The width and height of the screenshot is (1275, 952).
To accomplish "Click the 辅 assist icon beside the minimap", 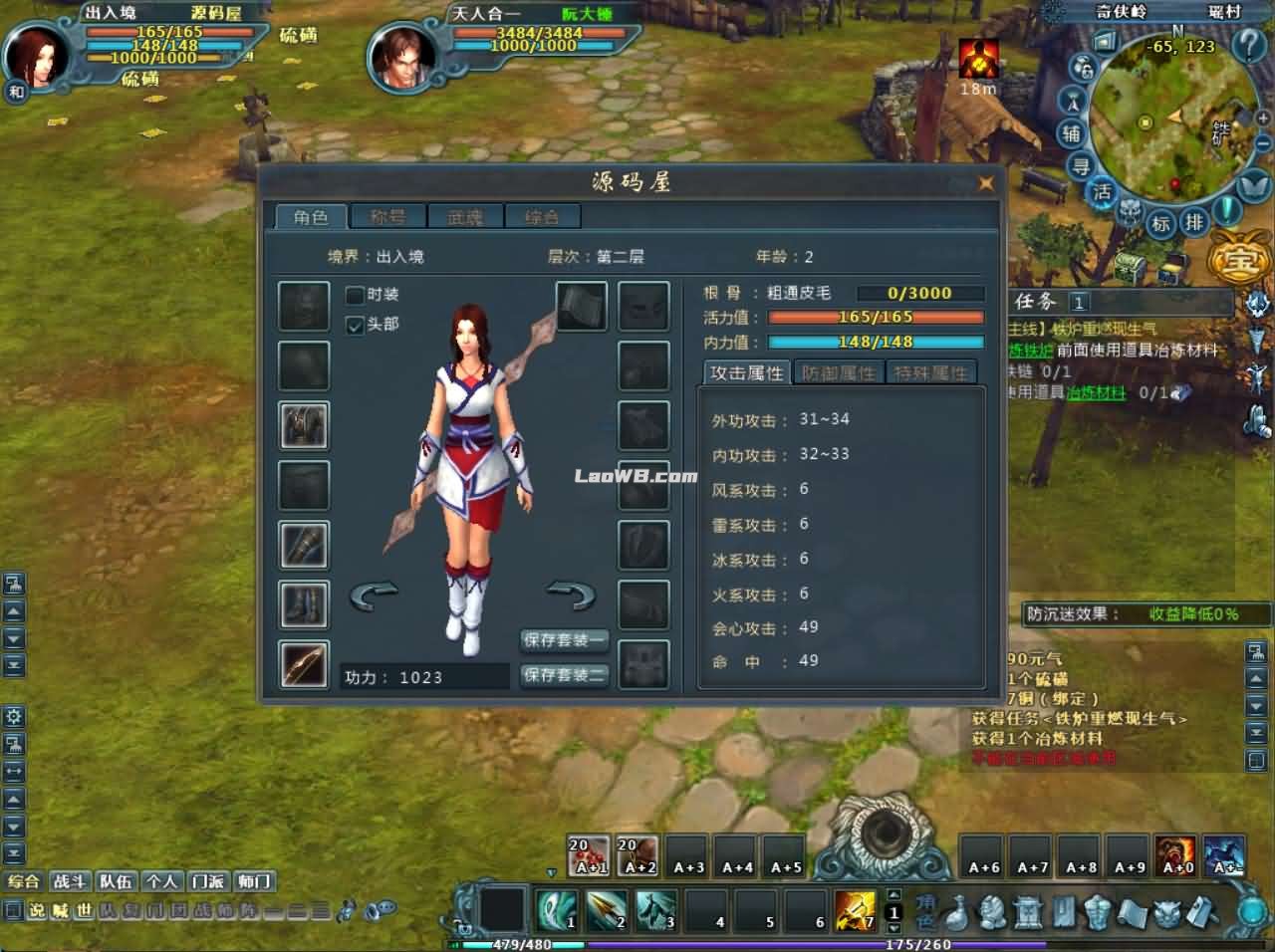I will click(x=1070, y=132).
